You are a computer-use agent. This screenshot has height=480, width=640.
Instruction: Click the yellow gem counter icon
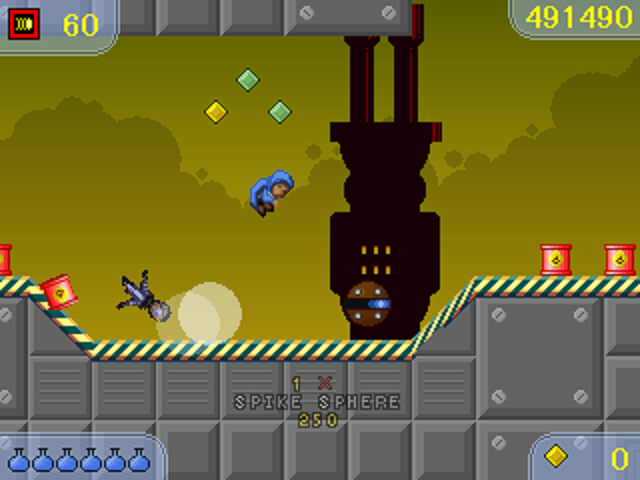(557, 456)
